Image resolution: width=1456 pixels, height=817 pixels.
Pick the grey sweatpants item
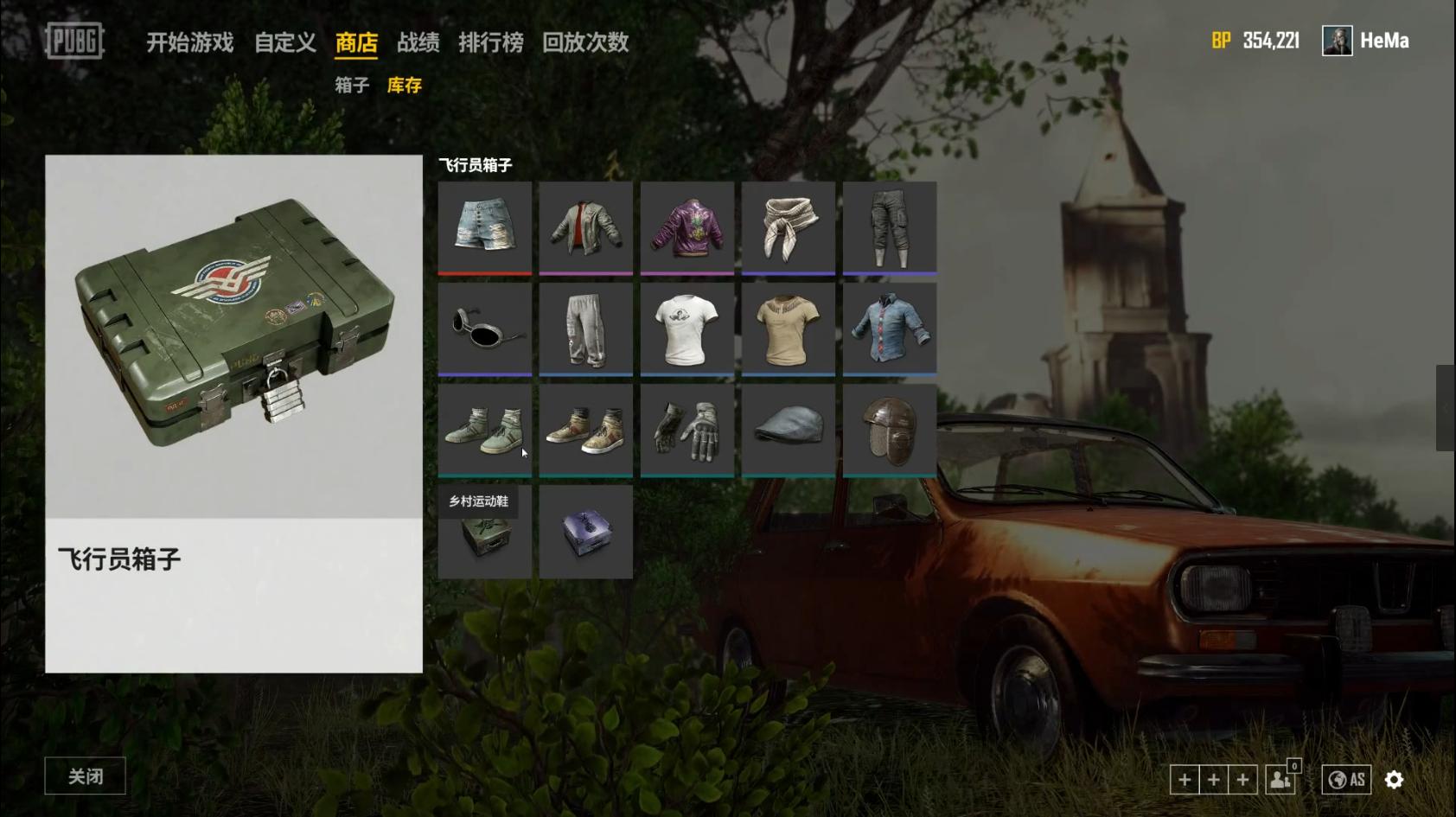click(585, 329)
